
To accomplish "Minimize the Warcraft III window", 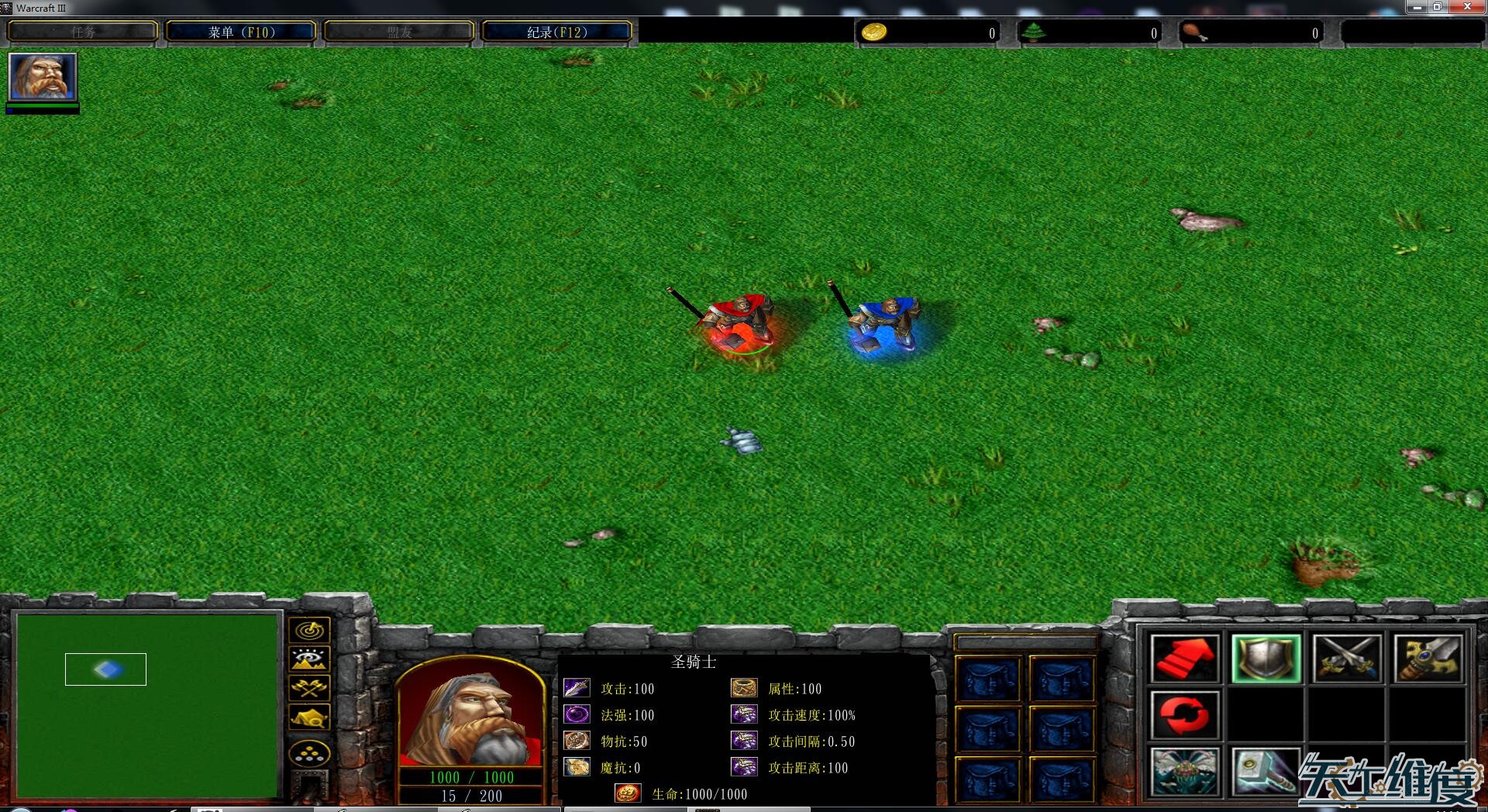I will tap(1417, 7).
